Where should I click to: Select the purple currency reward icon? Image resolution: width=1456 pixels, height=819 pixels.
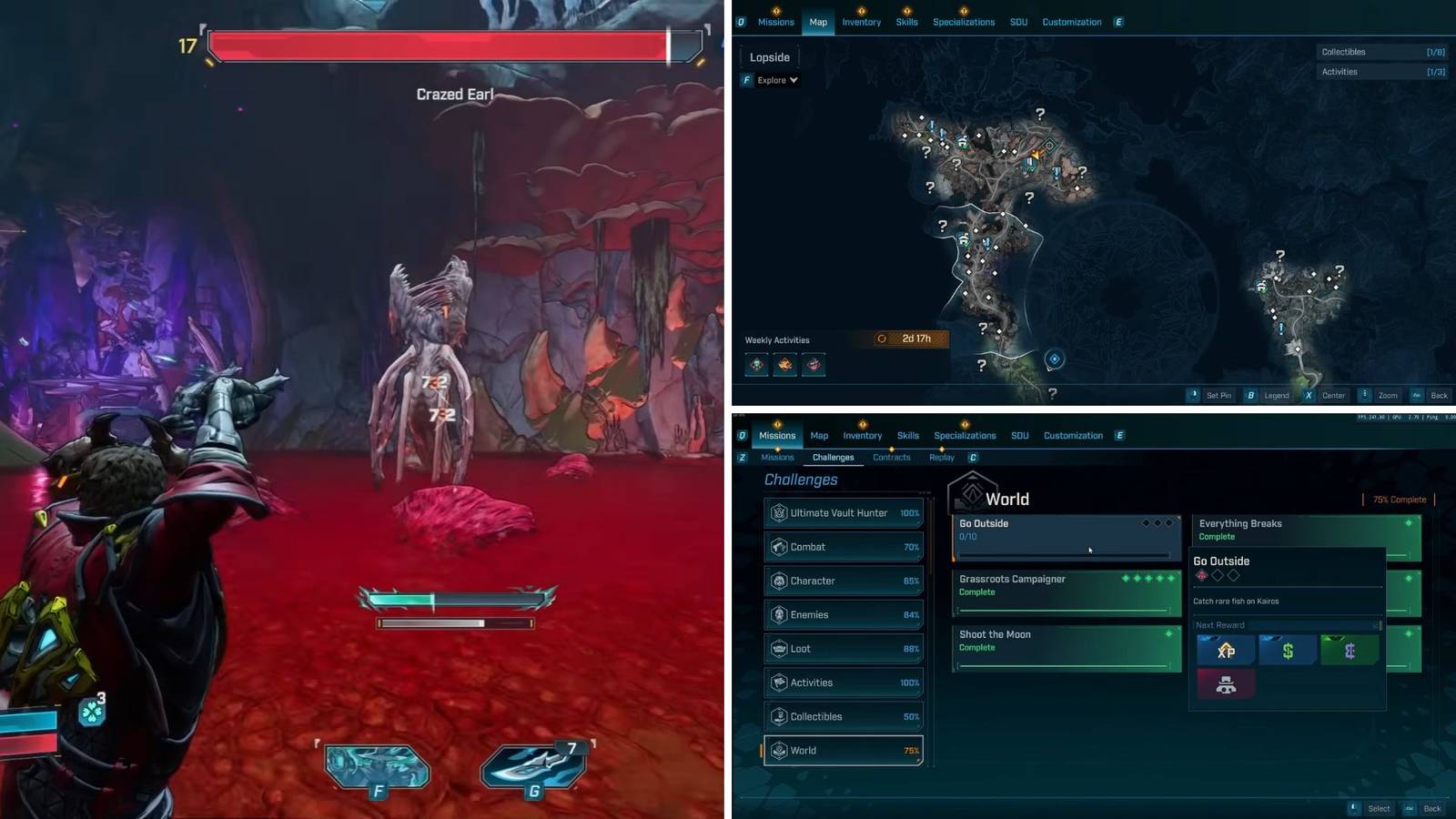(x=1349, y=649)
